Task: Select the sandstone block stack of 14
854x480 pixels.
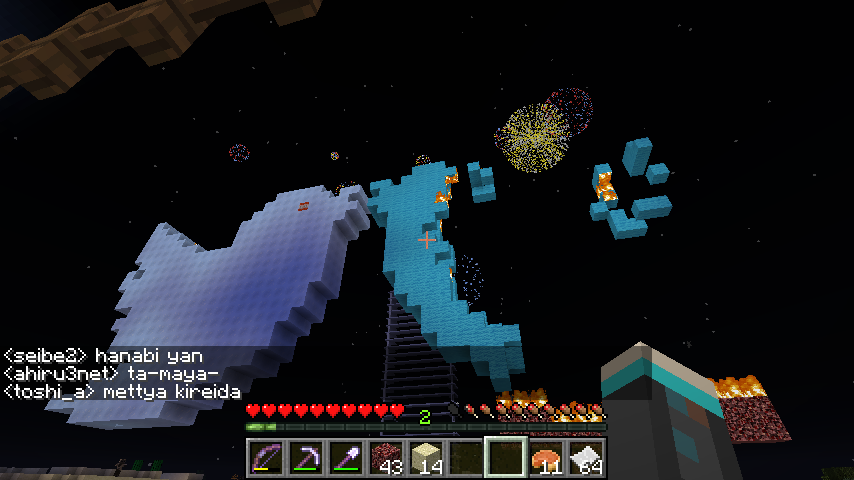Action: tap(426, 458)
